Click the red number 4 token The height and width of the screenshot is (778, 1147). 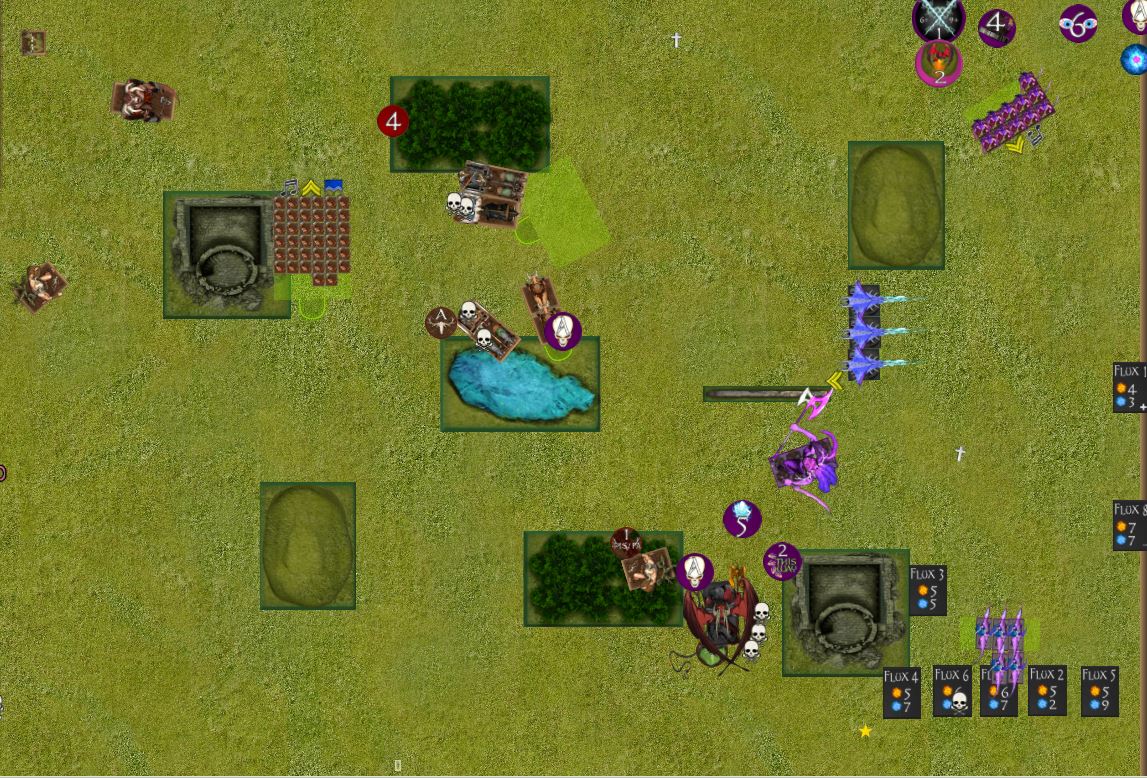point(393,122)
